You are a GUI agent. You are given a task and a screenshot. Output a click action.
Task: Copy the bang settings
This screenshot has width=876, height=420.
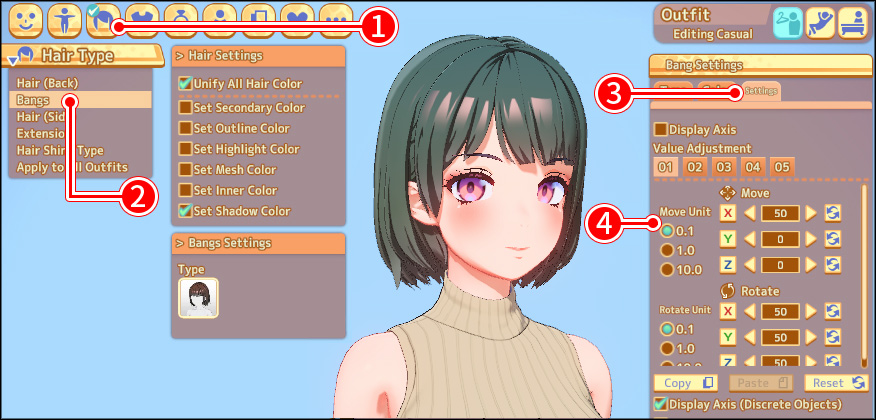[685, 383]
